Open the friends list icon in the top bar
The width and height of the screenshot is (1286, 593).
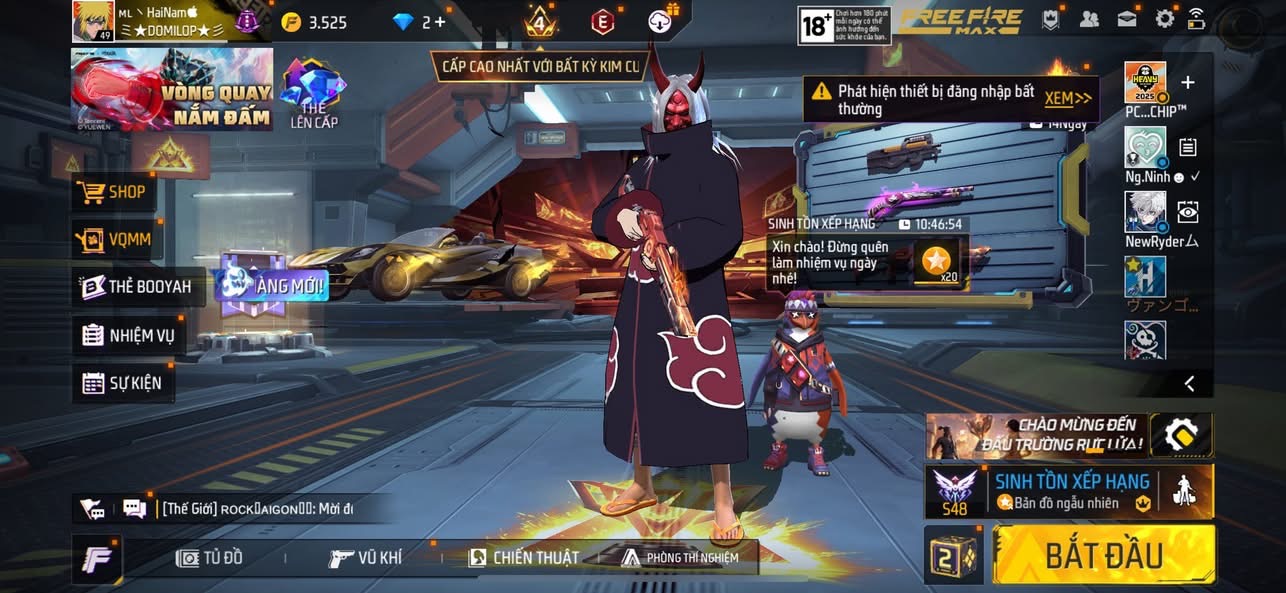coord(1089,18)
